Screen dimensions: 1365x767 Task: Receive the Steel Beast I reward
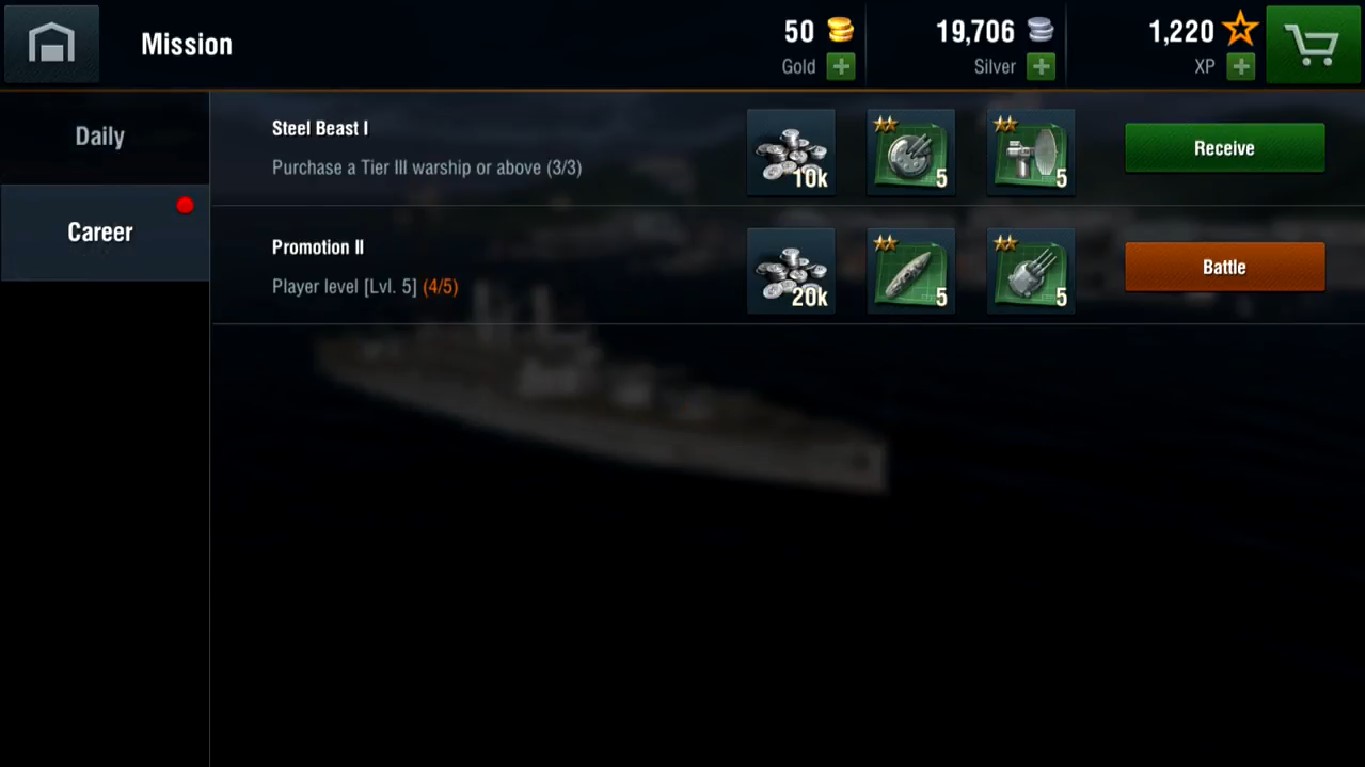pyautogui.click(x=1224, y=148)
